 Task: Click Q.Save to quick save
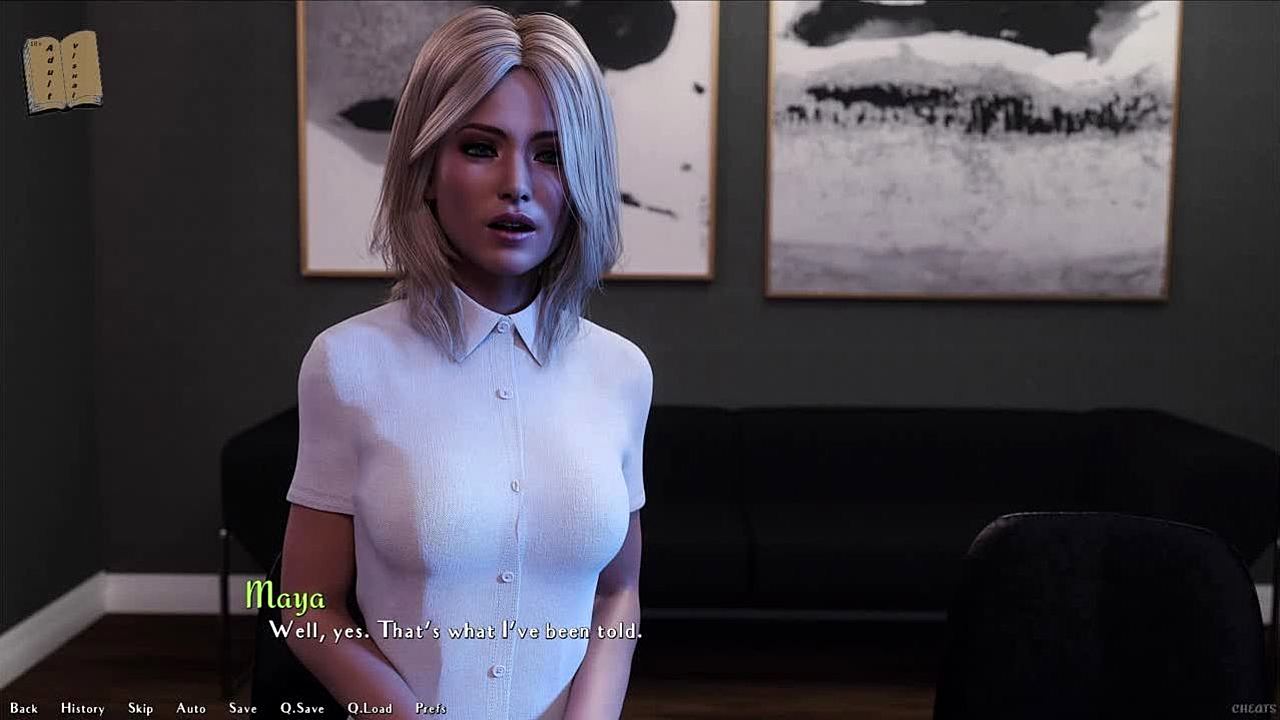pos(302,708)
